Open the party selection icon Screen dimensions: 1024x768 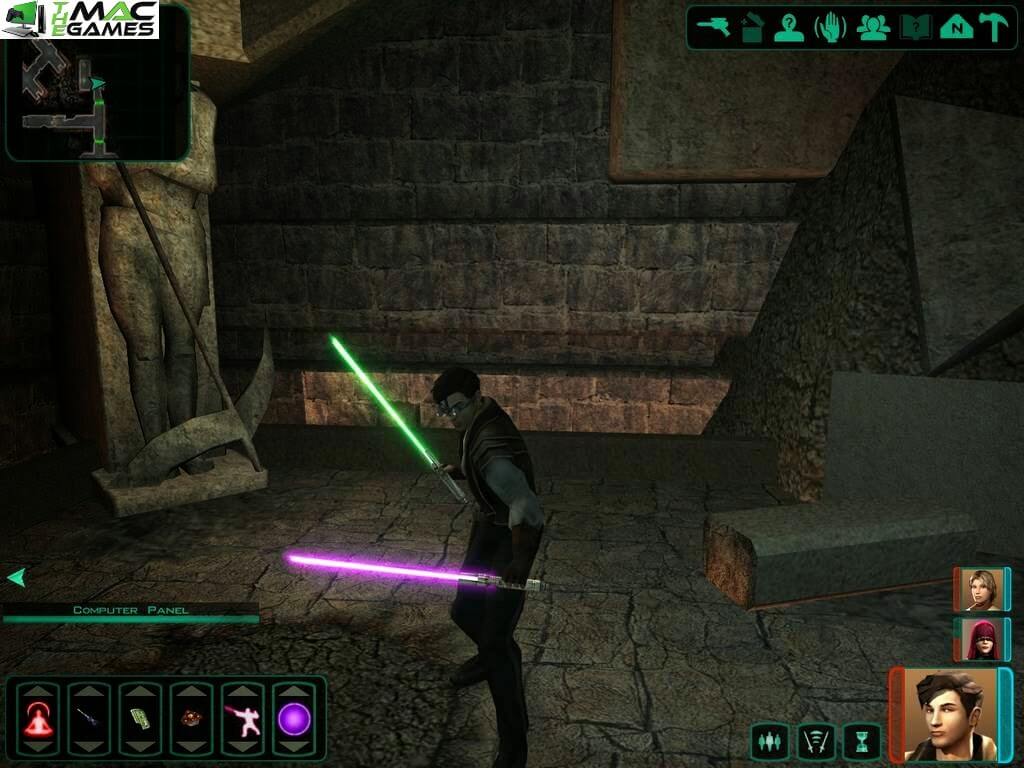tap(873, 27)
